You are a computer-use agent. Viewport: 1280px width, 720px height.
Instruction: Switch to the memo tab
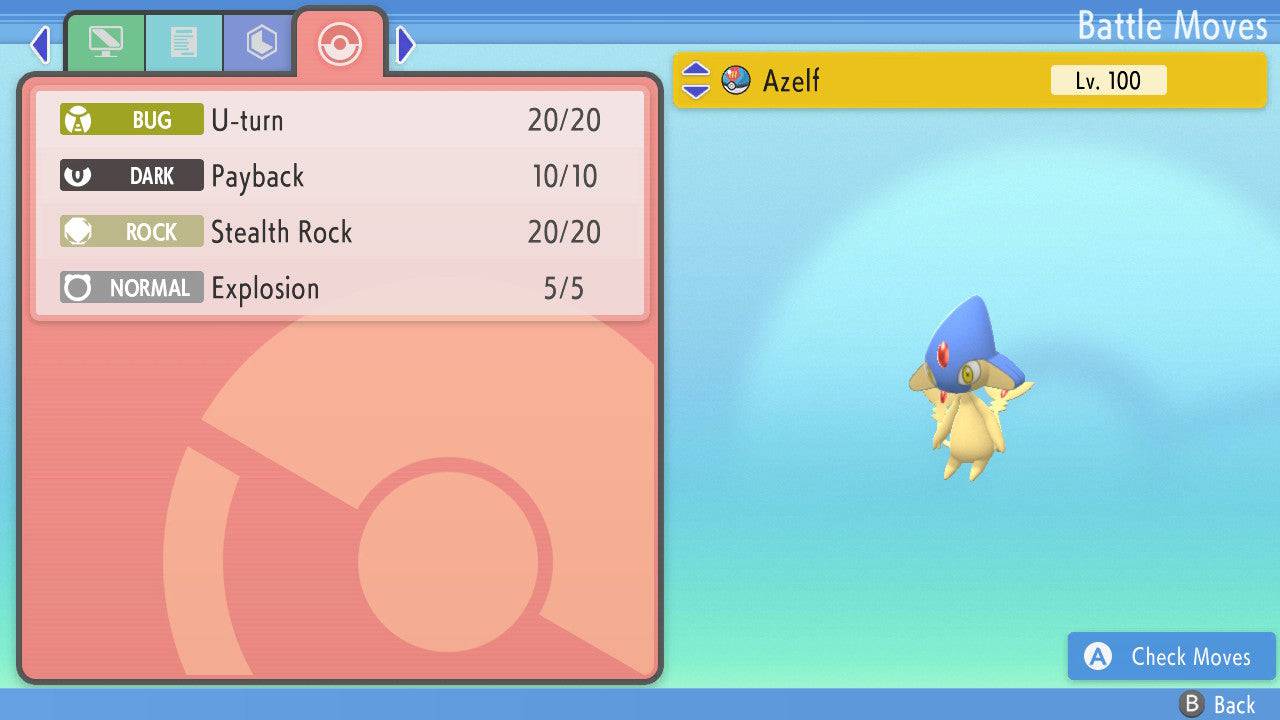tap(184, 42)
